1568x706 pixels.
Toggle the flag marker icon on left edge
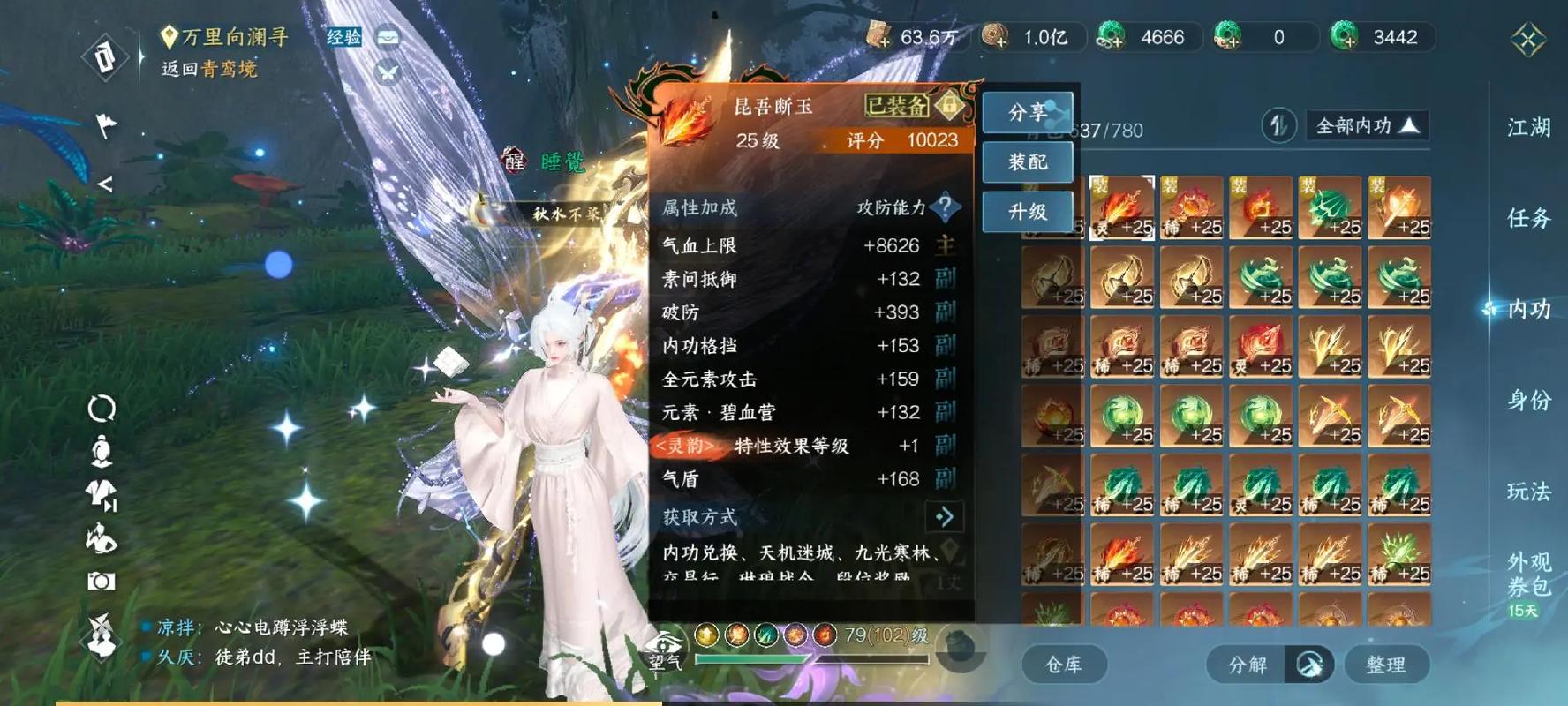coord(106,124)
